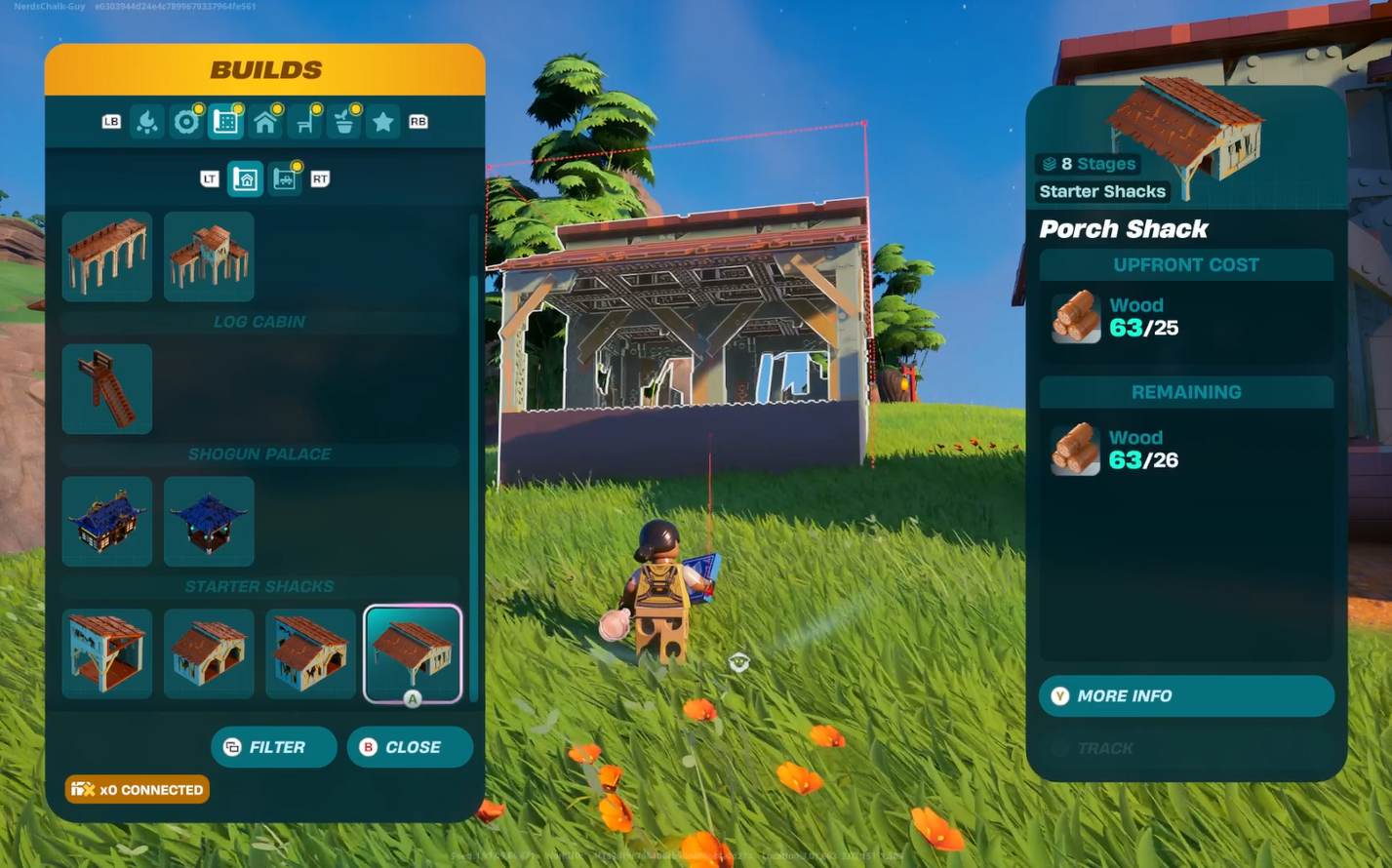Viewport: 1392px width, 868px height.
Task: Open the house building parts tab
Action: pyautogui.click(x=265, y=122)
